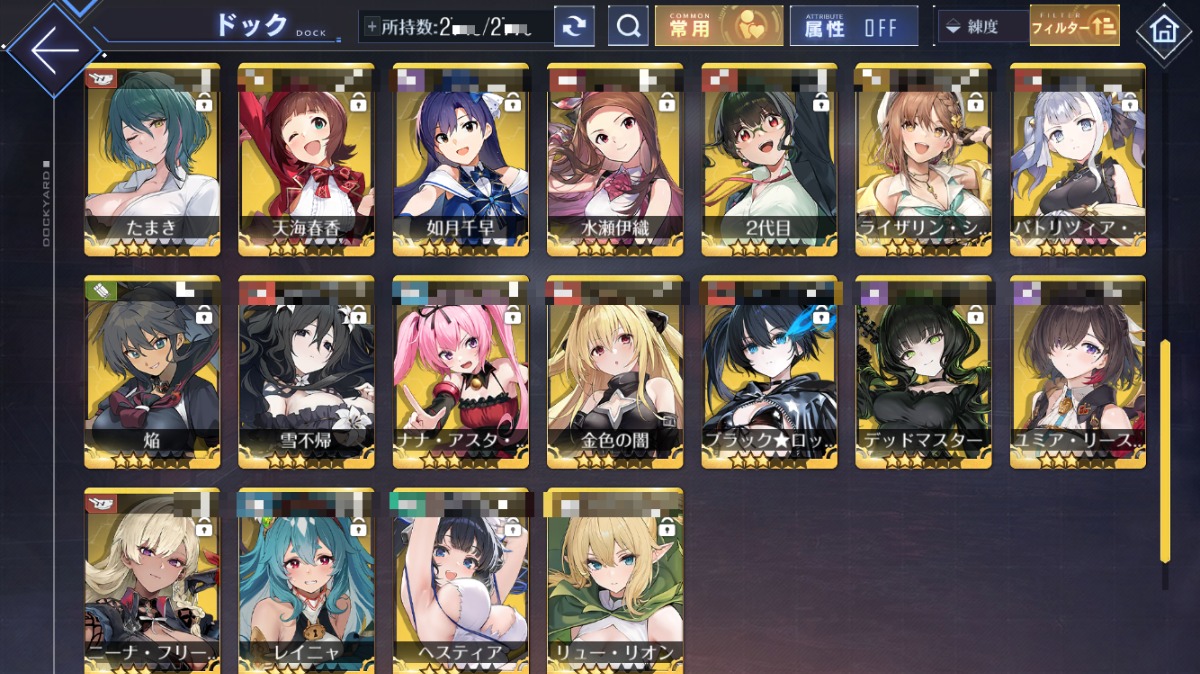
Task: Open the フィルター filter options
Action: pos(1074,27)
